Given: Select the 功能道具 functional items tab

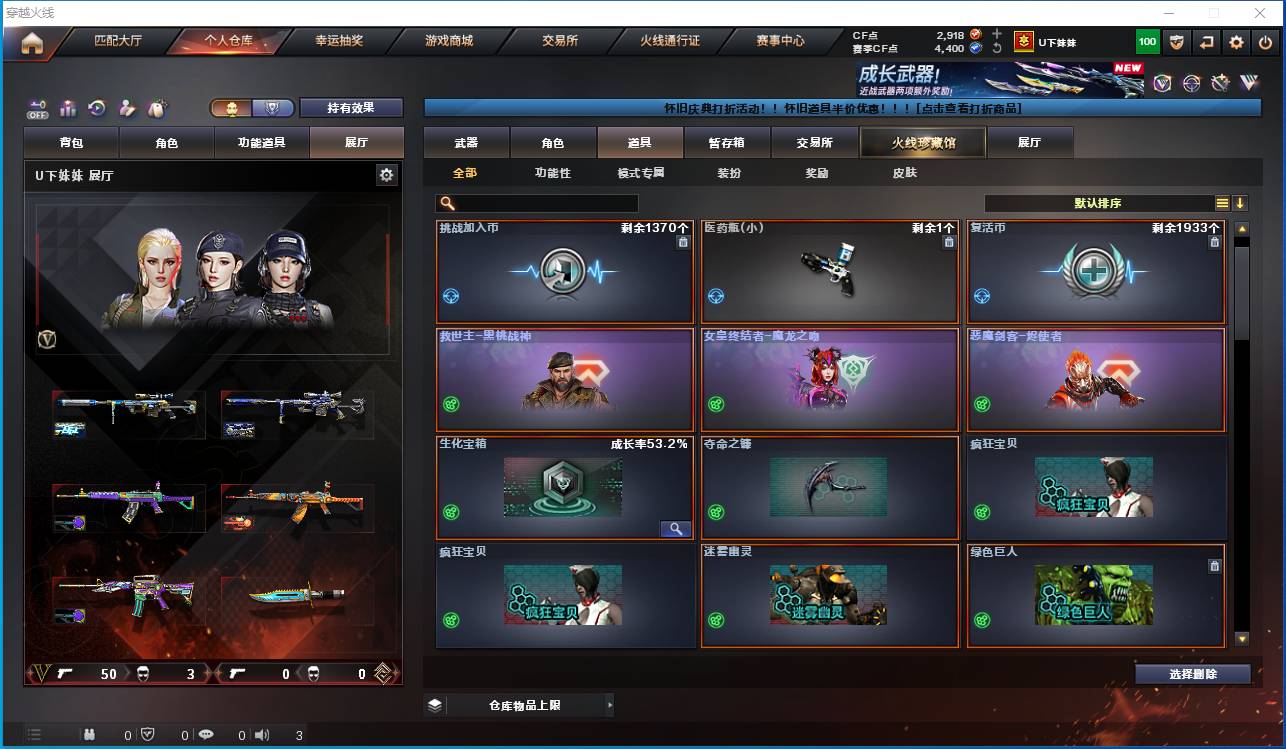Looking at the screenshot, I should coord(261,143).
